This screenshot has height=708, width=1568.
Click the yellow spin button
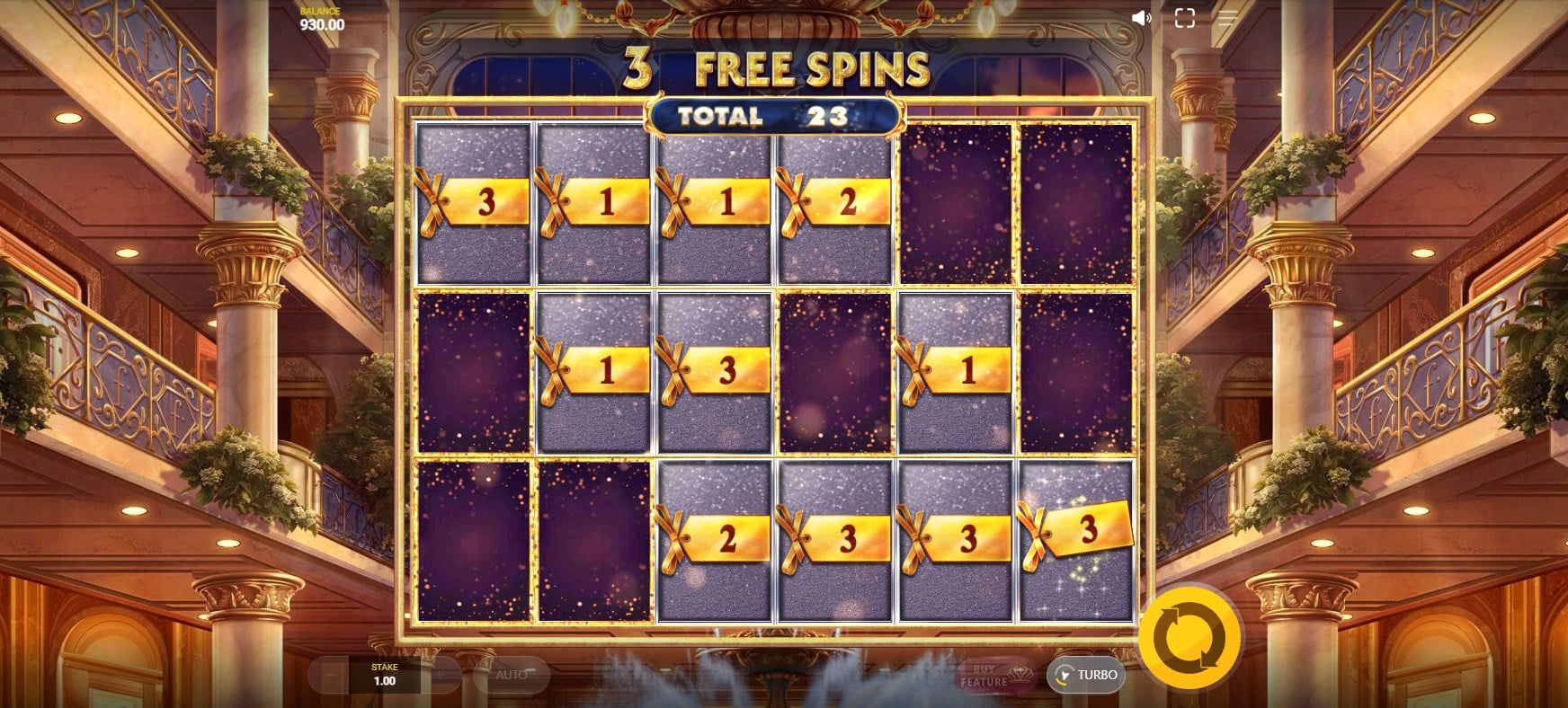click(x=1189, y=637)
